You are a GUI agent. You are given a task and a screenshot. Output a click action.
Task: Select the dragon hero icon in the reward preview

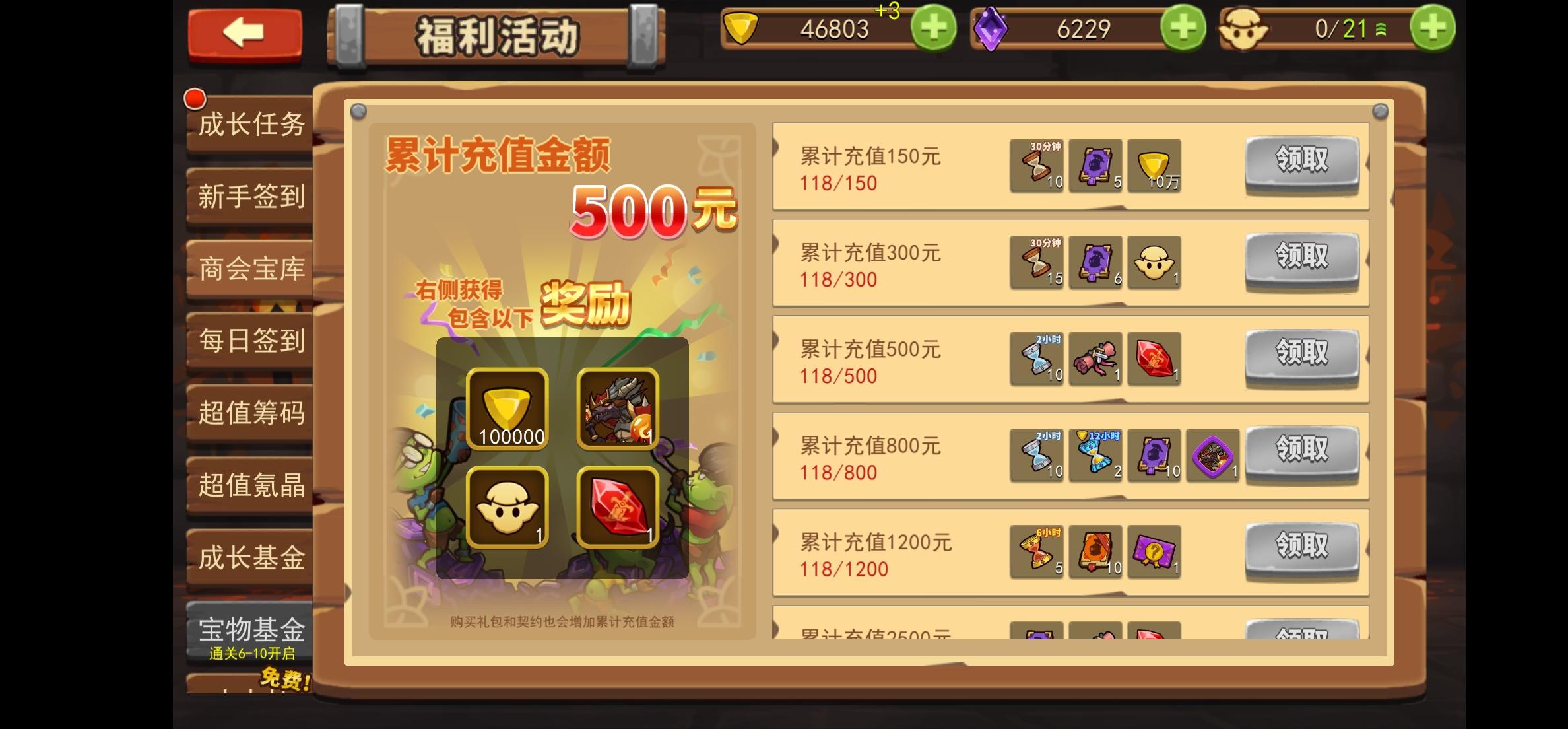(x=617, y=409)
